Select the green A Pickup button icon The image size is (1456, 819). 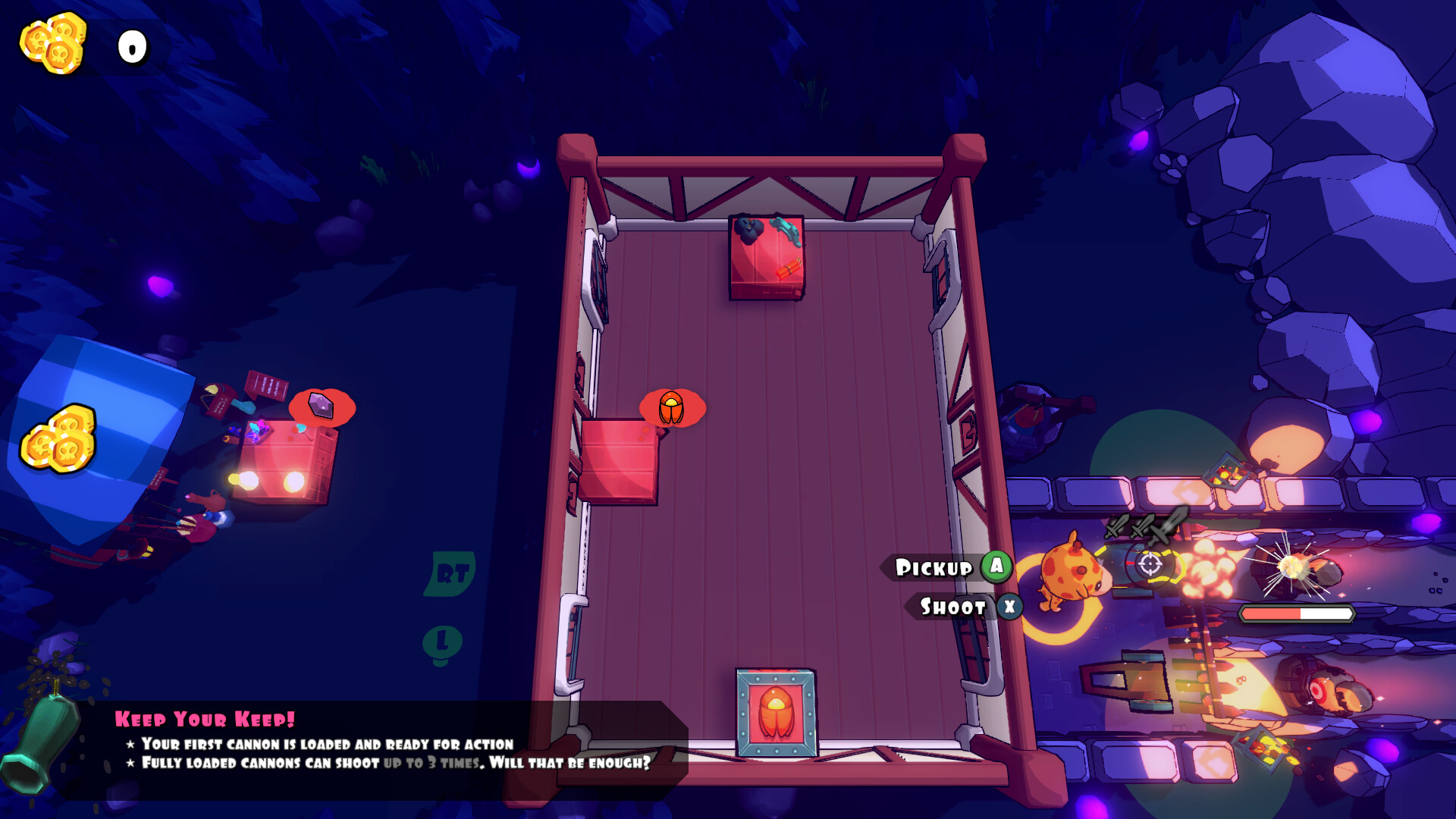[995, 567]
